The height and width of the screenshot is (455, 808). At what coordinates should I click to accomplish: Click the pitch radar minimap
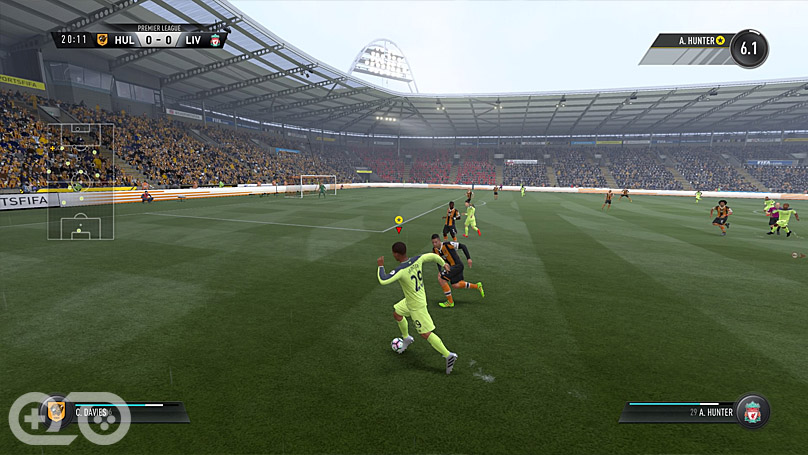point(80,181)
